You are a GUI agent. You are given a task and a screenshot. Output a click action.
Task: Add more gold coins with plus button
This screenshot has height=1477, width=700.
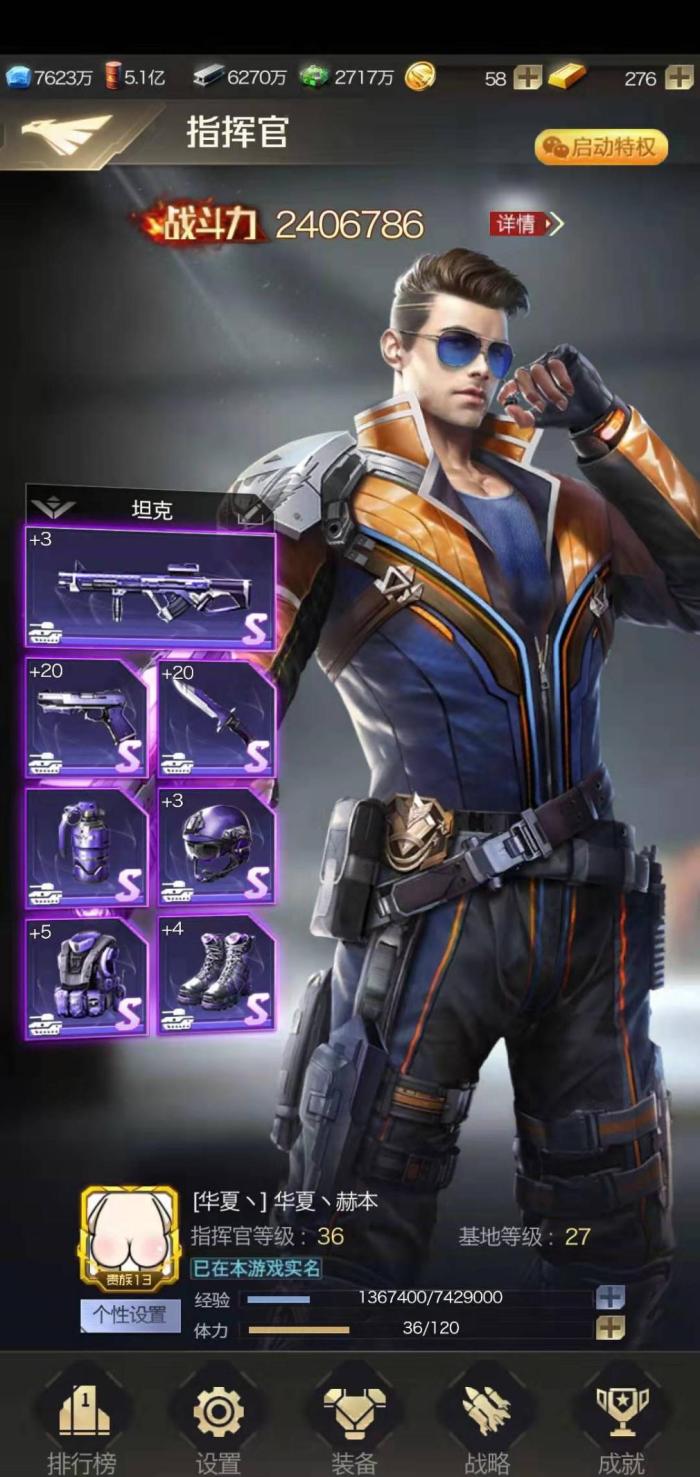pos(527,78)
